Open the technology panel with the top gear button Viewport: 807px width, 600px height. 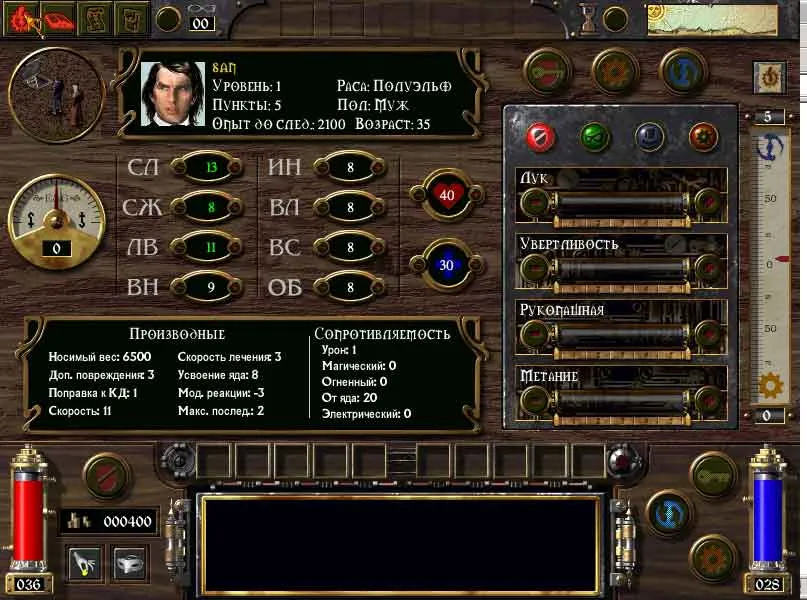(615, 71)
